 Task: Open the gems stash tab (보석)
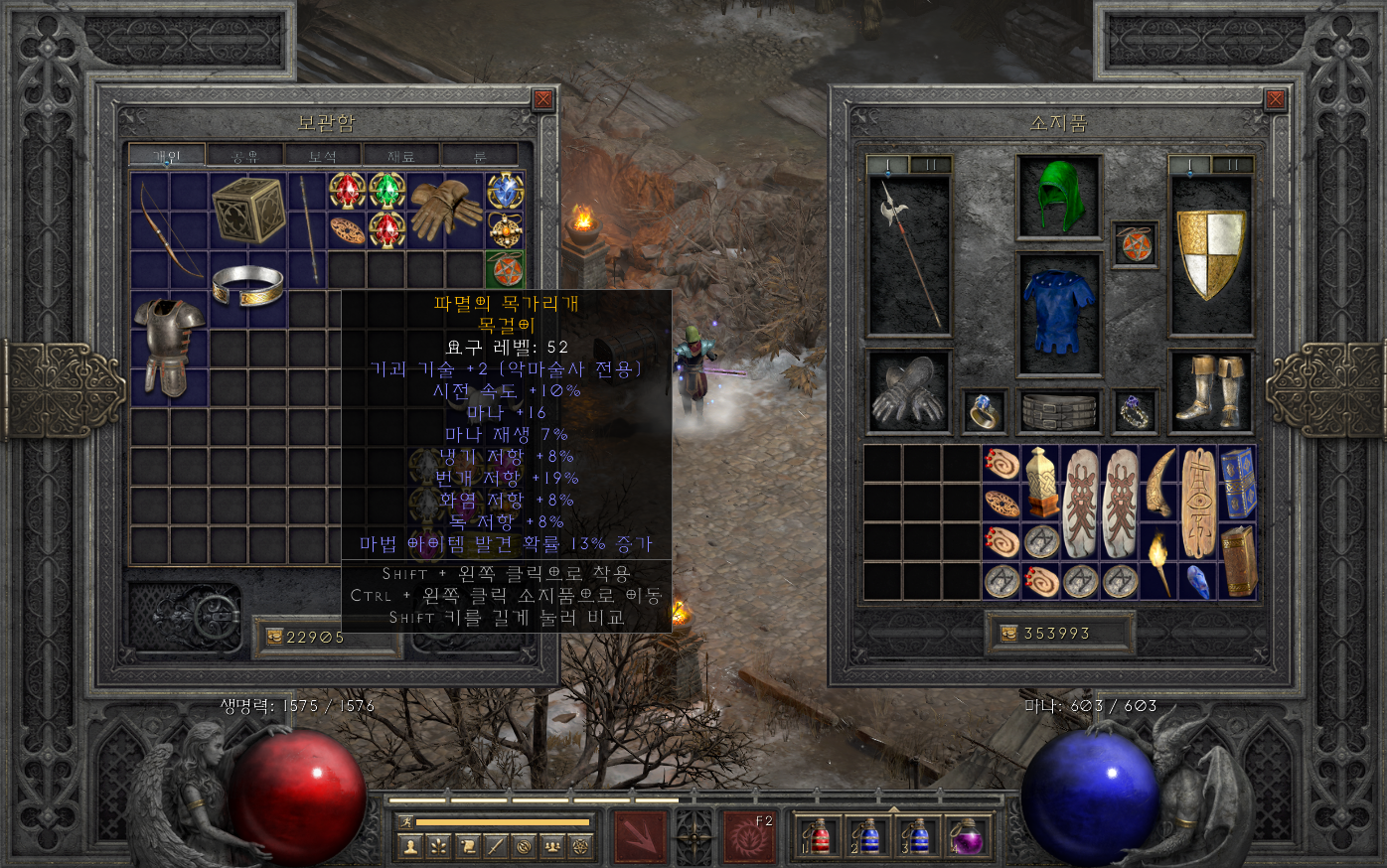(323, 156)
